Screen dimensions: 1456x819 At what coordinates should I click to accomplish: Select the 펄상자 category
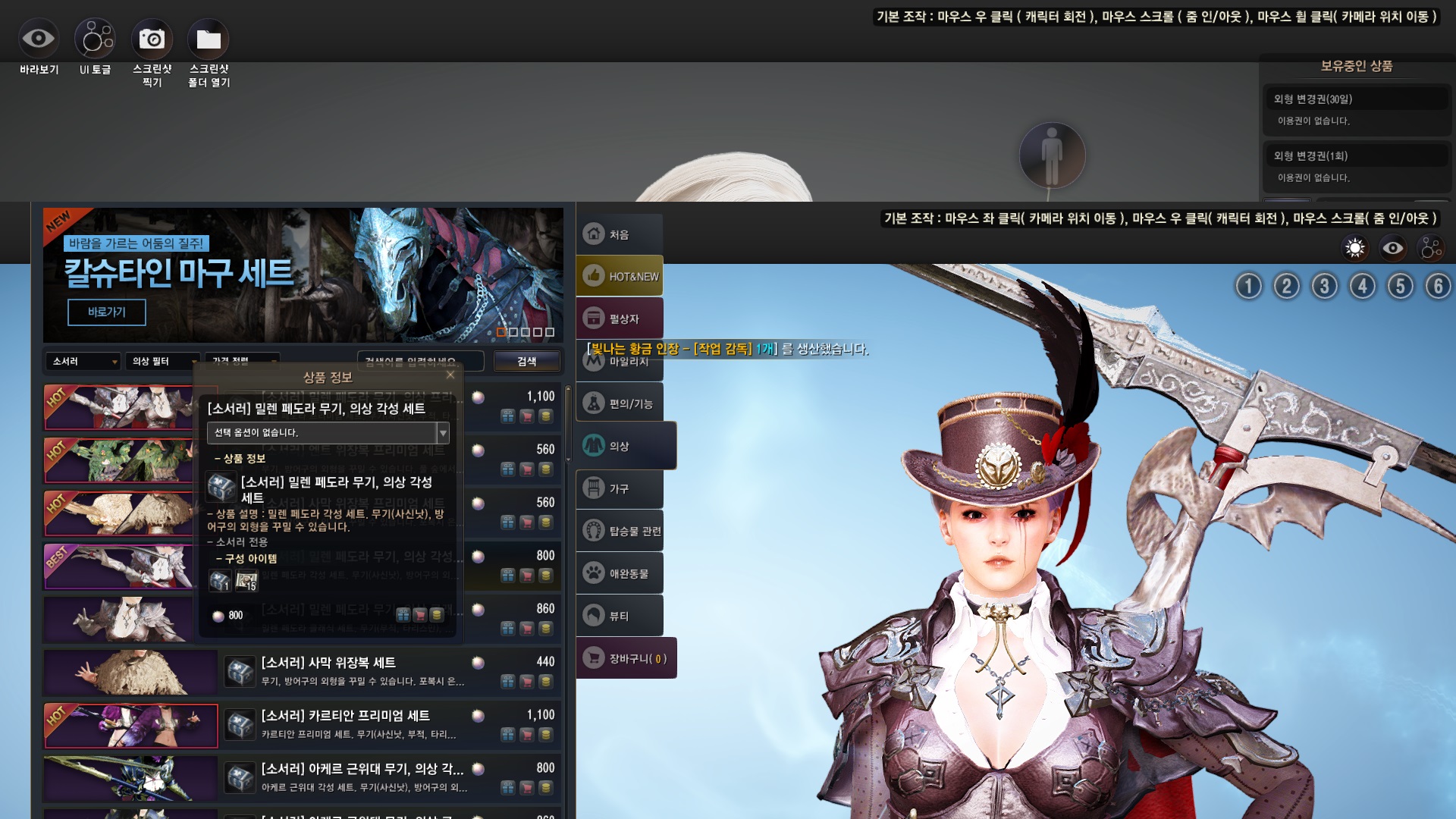click(620, 319)
